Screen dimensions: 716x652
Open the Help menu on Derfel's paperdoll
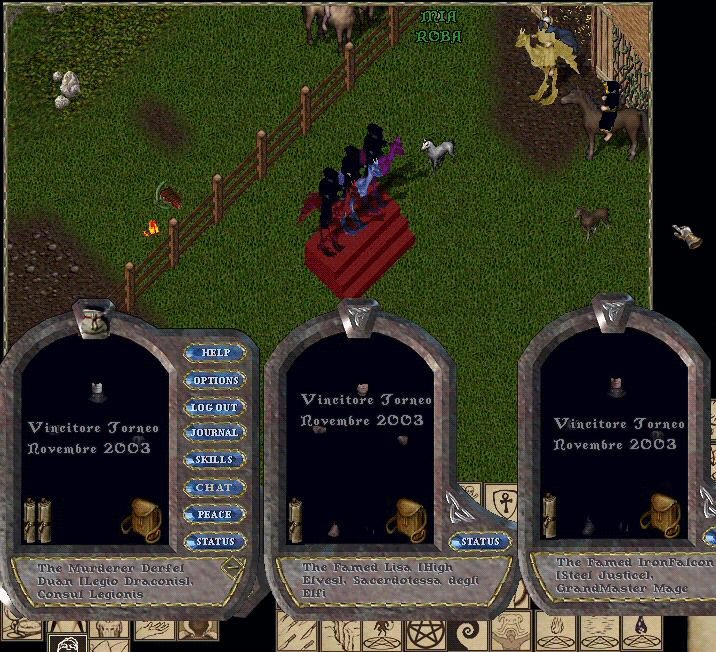(215, 353)
